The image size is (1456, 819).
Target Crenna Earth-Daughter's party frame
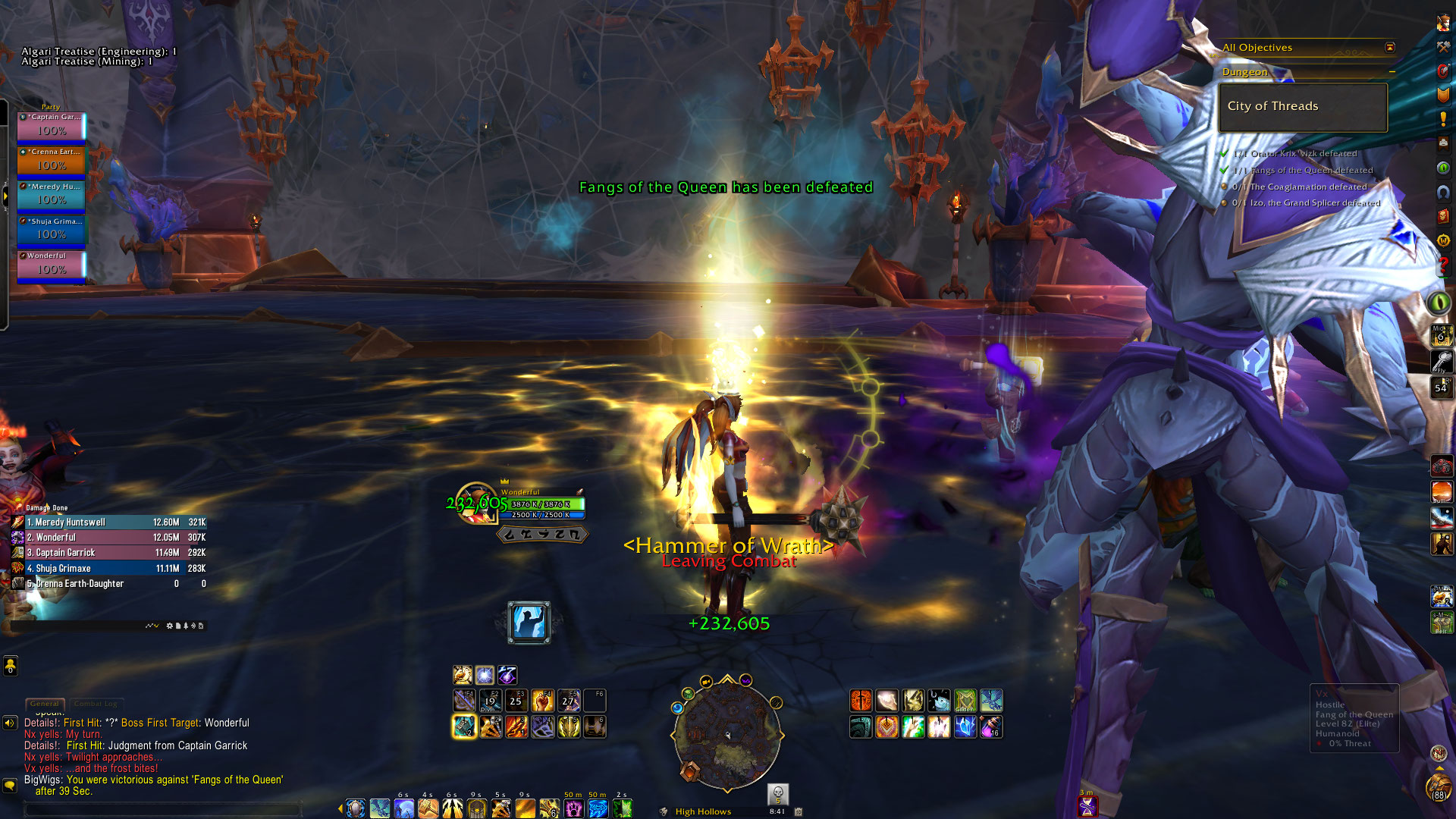[x=52, y=160]
